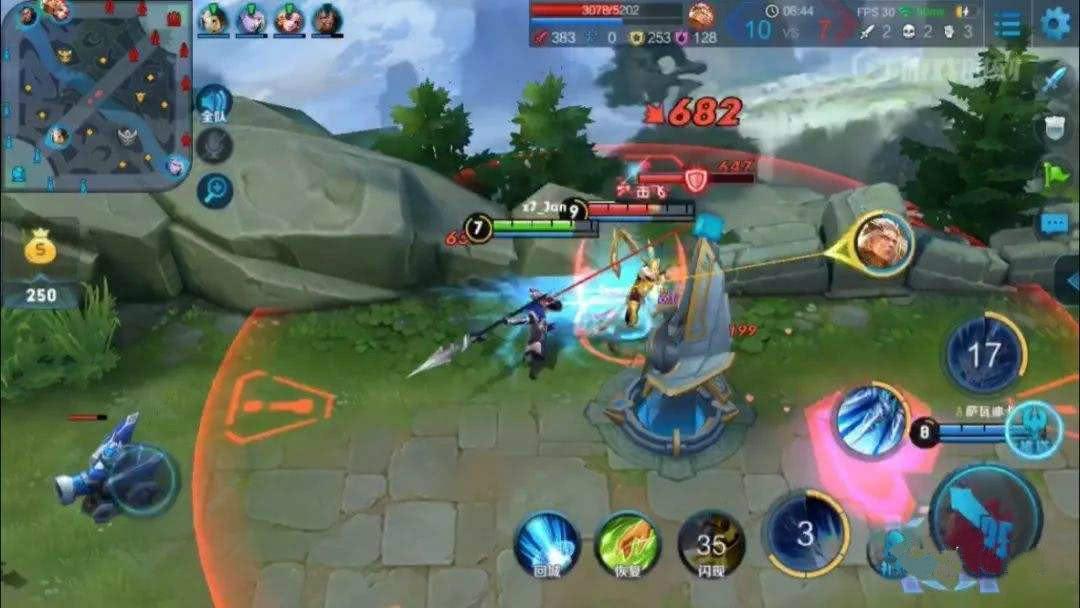Open the quick chat message bubble
The width and height of the screenshot is (1080, 608).
[1055, 224]
